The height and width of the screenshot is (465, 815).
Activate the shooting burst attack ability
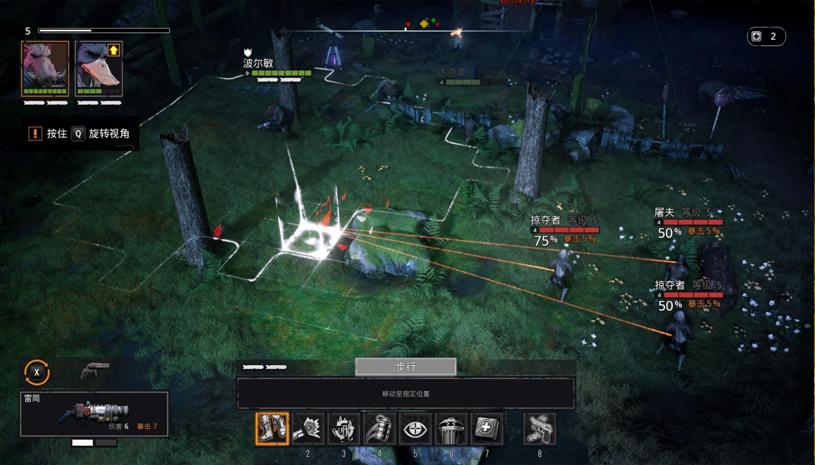pos(307,428)
